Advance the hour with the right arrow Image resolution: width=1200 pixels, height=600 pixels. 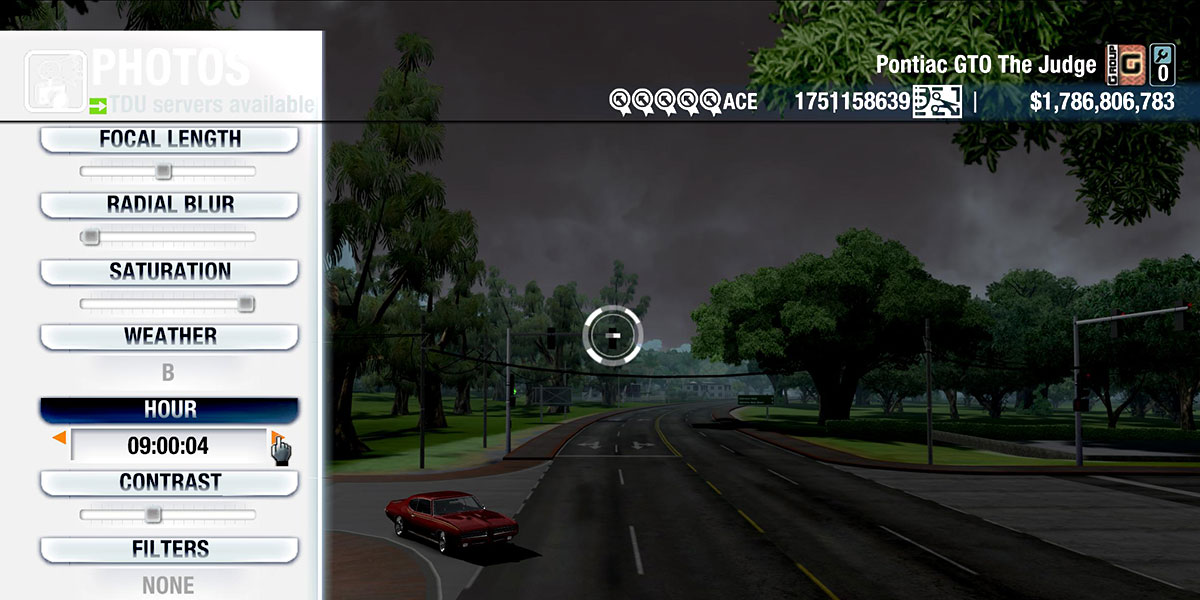point(277,438)
